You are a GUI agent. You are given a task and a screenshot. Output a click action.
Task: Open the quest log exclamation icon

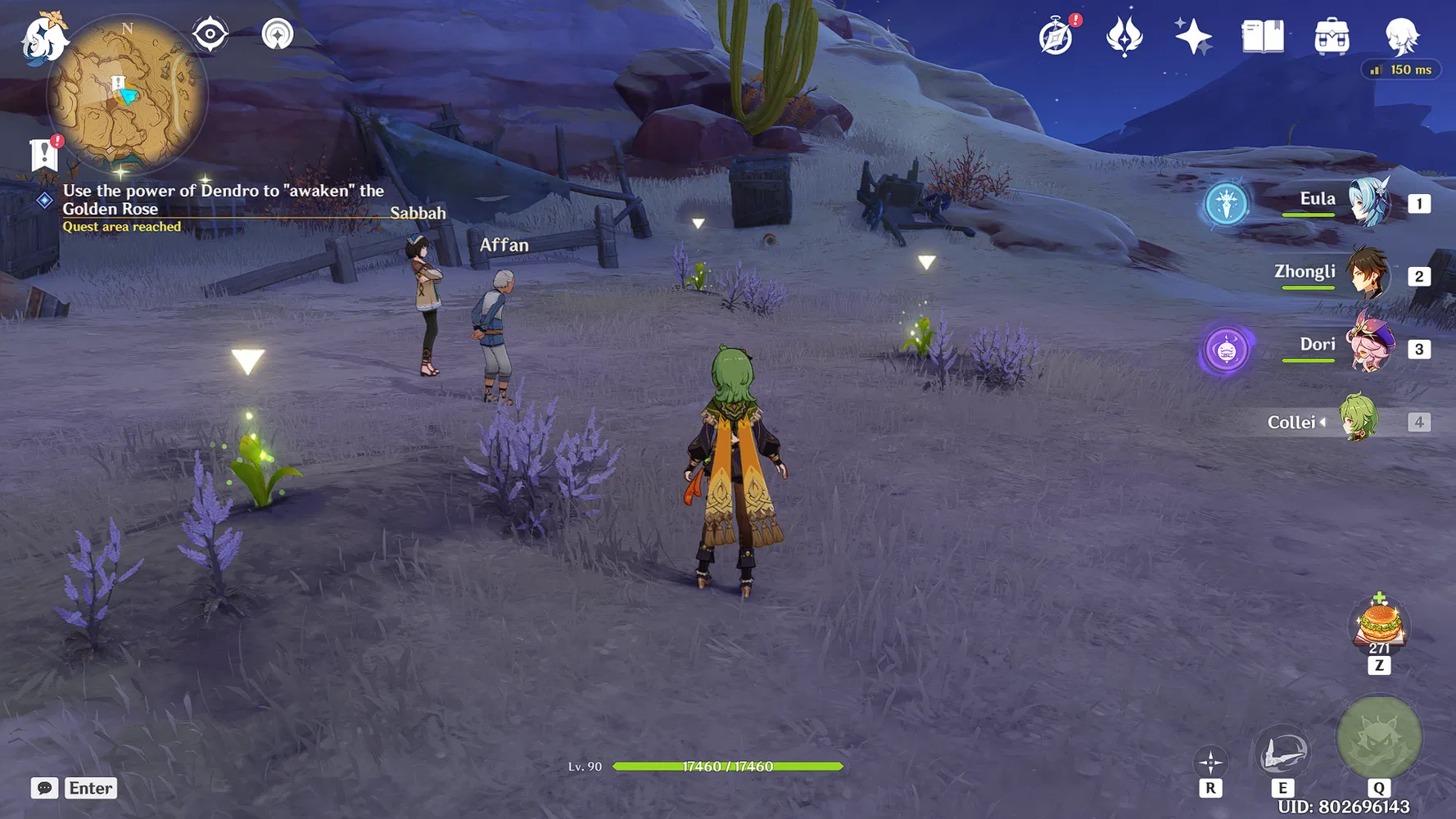tap(44, 154)
